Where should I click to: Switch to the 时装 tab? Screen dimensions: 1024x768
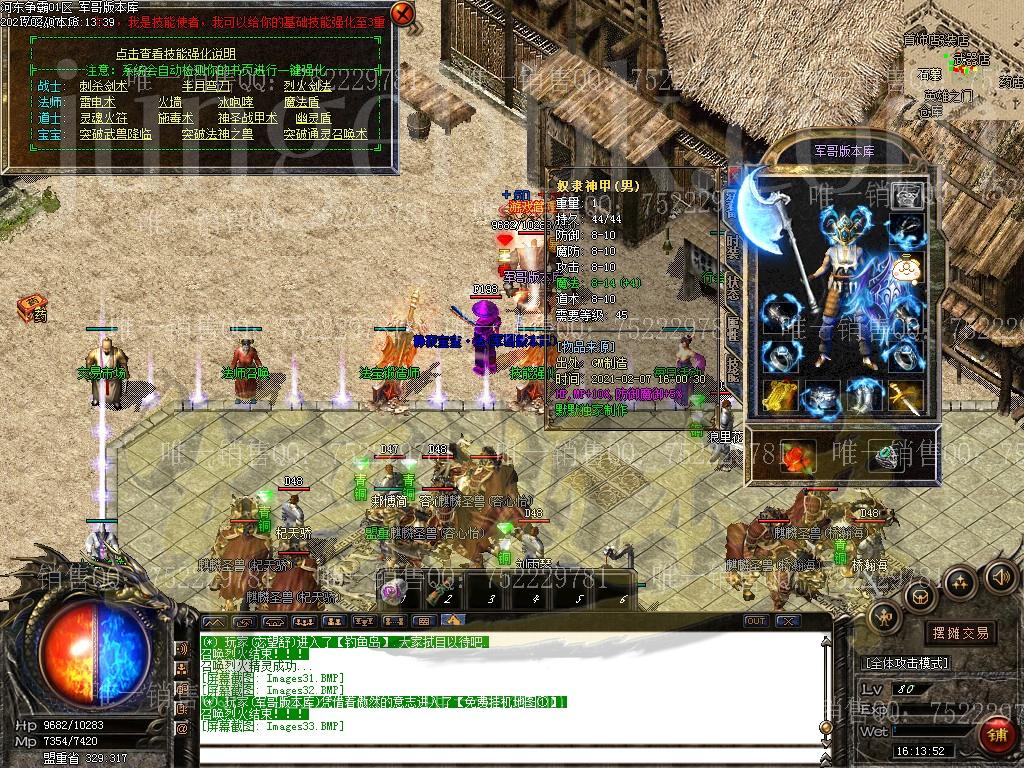[733, 247]
